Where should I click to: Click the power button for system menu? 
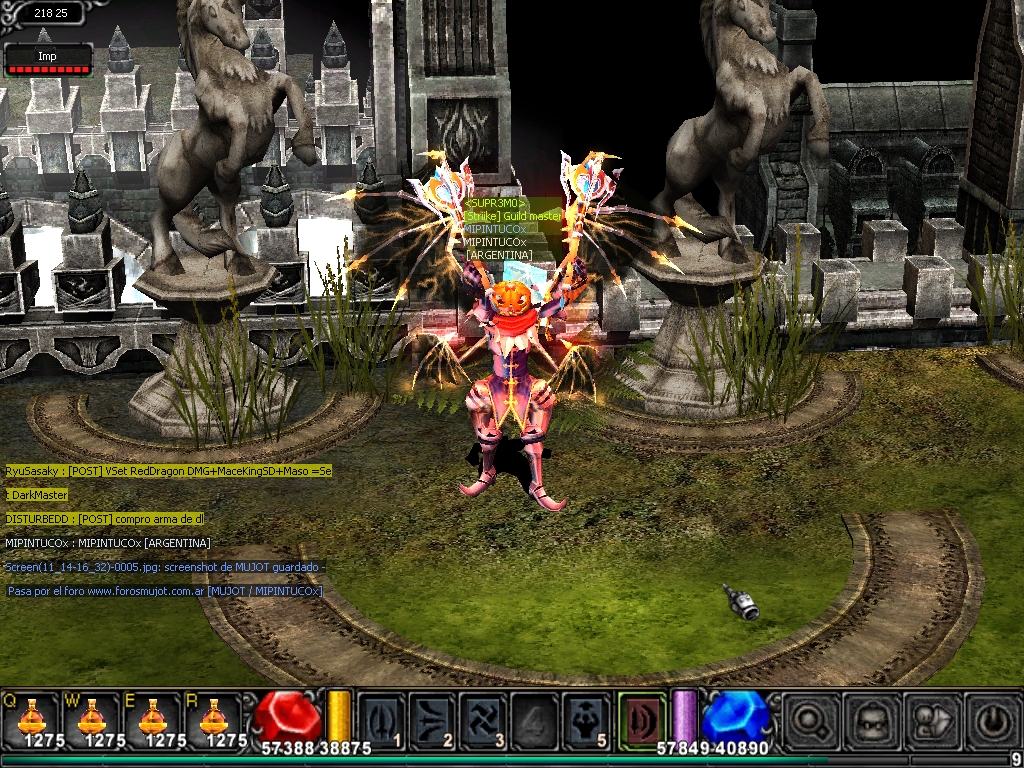(x=986, y=719)
